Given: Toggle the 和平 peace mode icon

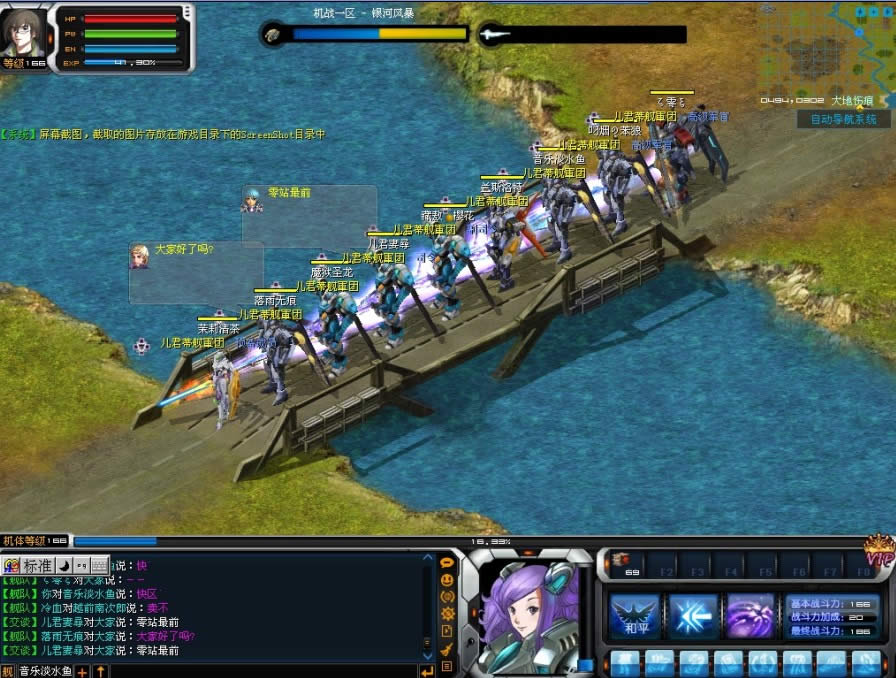Looking at the screenshot, I should point(635,616).
